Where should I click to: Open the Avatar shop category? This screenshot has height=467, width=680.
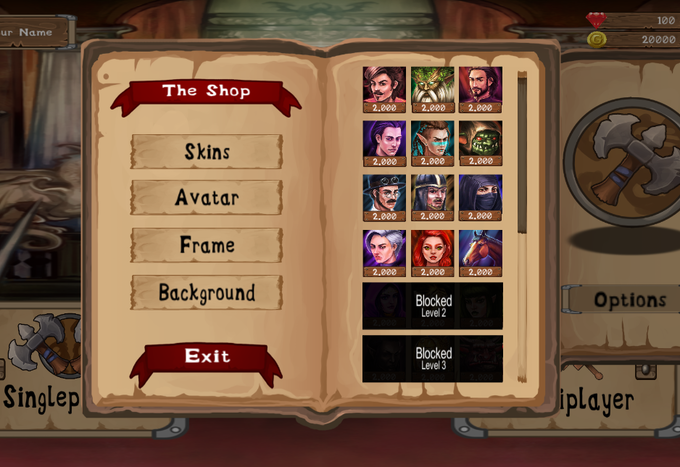(207, 198)
